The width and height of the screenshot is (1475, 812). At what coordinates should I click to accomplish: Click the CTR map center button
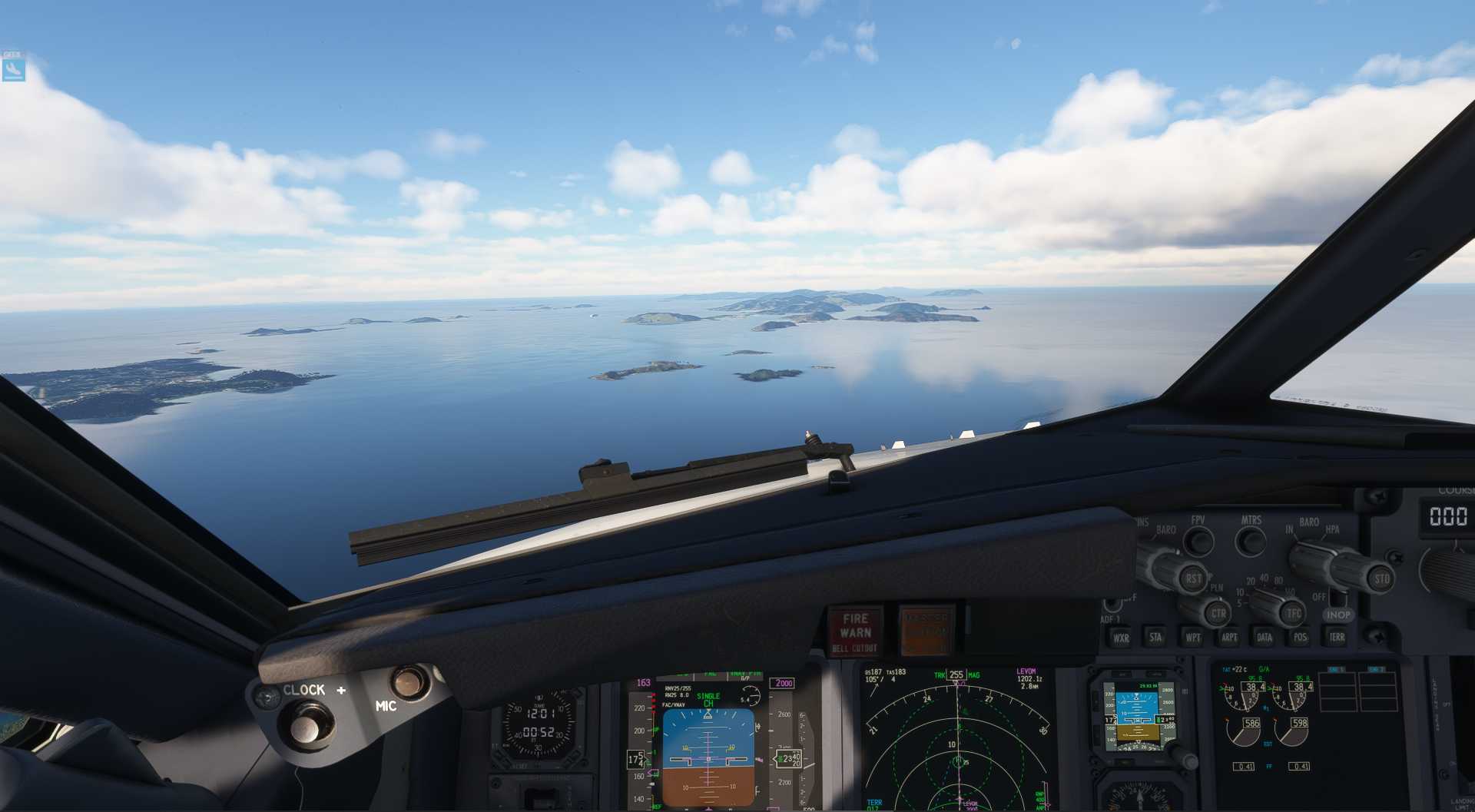tap(1218, 614)
